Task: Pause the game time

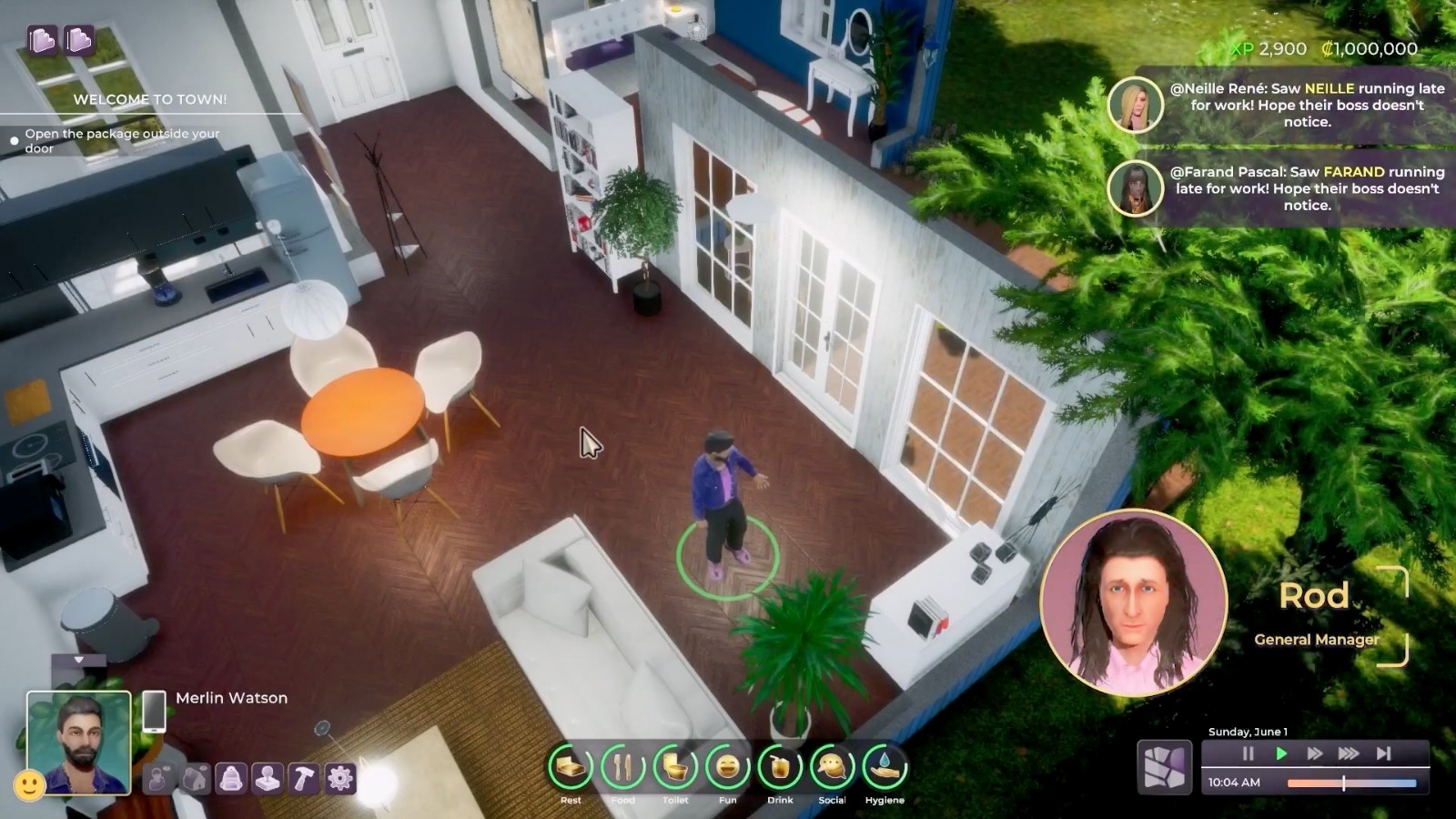Action: coord(1248,753)
